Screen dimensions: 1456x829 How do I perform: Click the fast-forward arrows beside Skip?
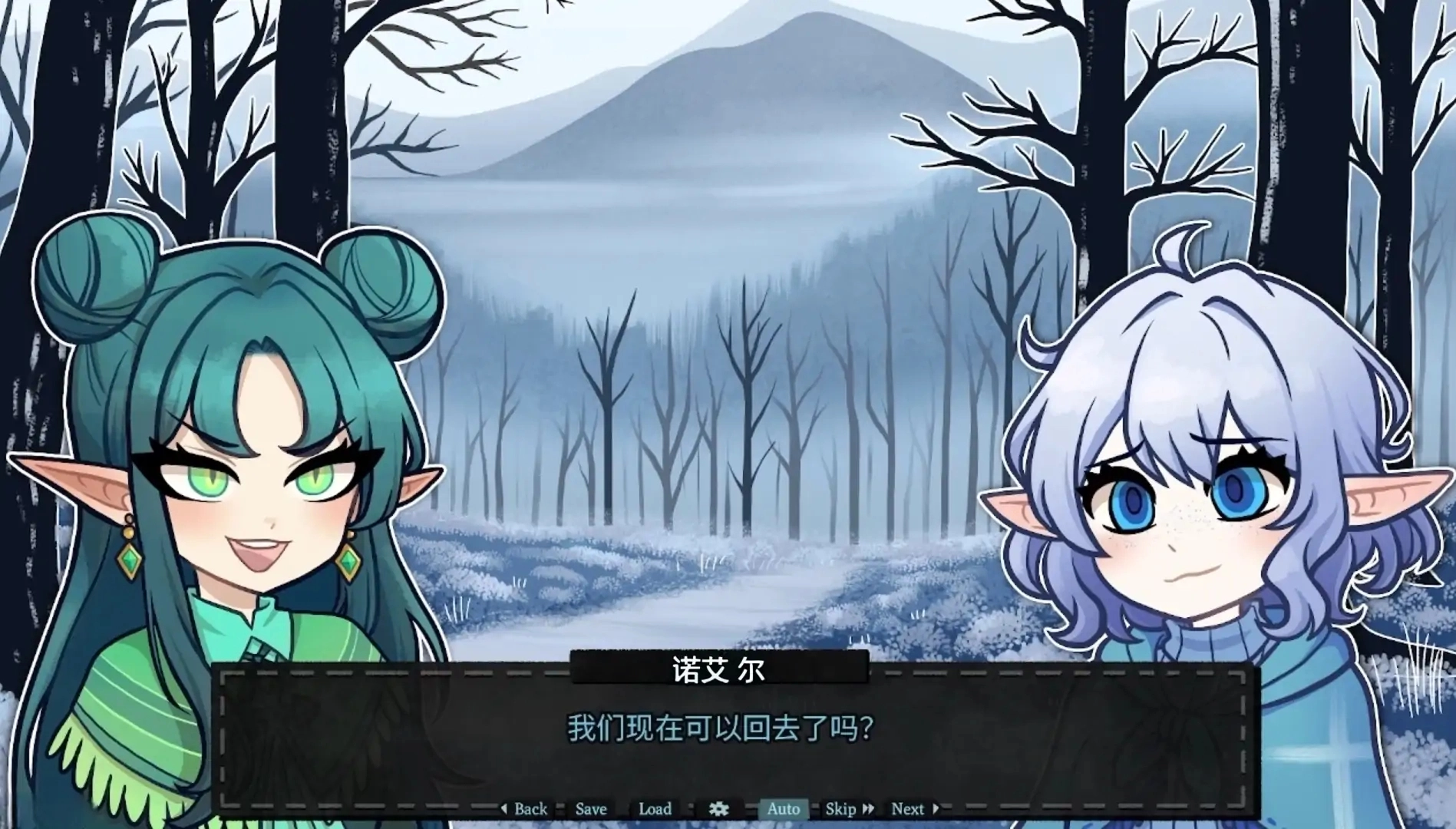coord(868,808)
